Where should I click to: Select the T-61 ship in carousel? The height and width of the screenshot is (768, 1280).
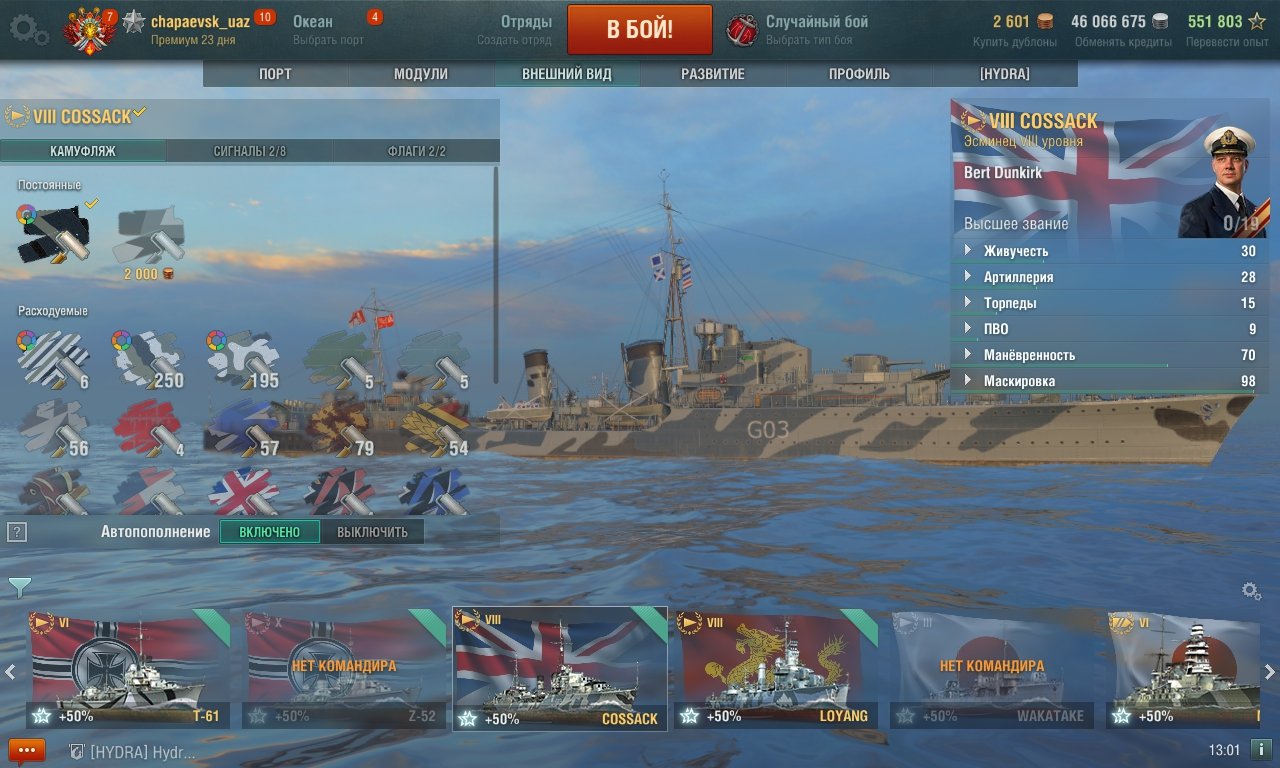[x=128, y=667]
